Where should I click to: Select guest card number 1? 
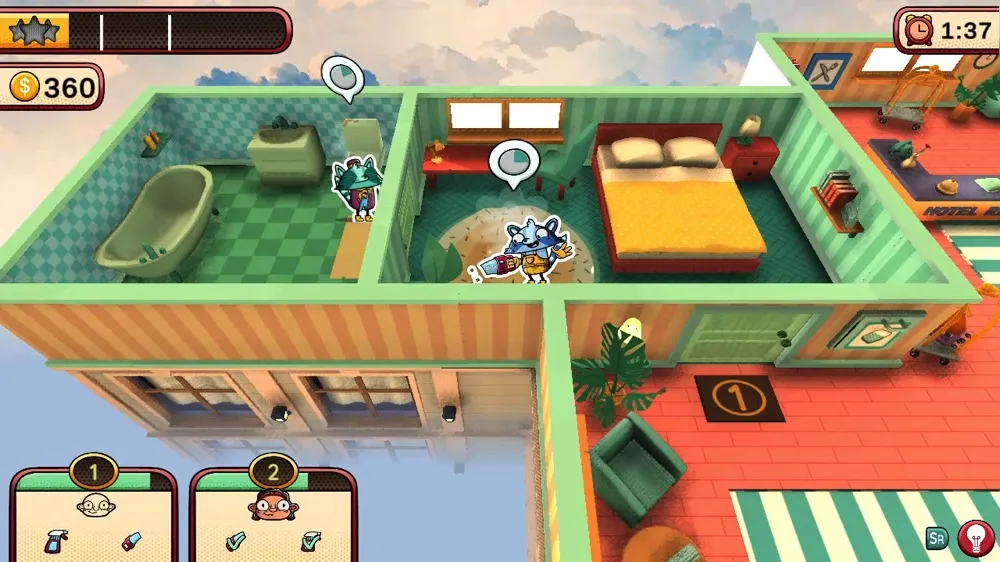click(93, 512)
